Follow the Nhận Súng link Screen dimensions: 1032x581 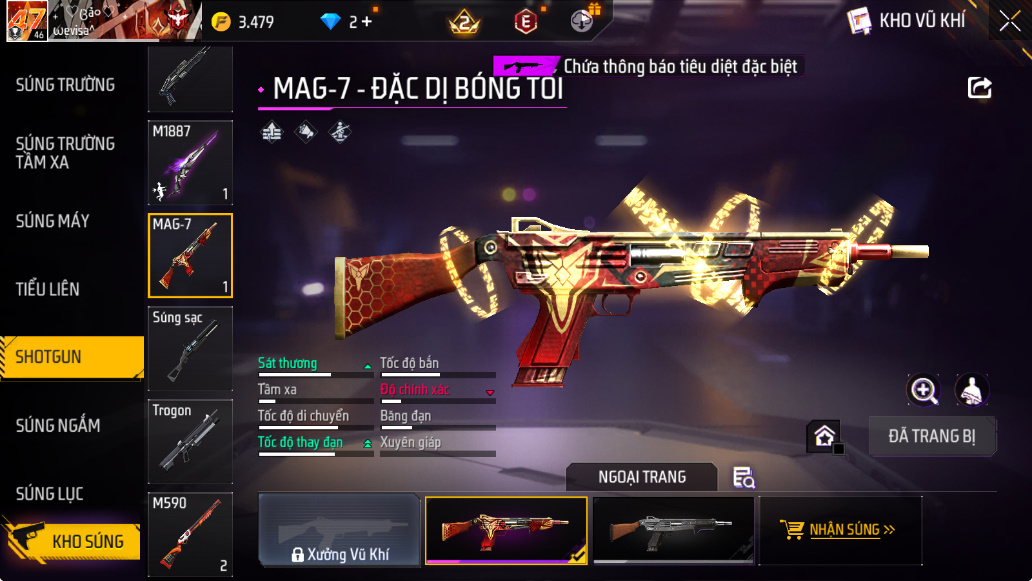[x=839, y=530]
